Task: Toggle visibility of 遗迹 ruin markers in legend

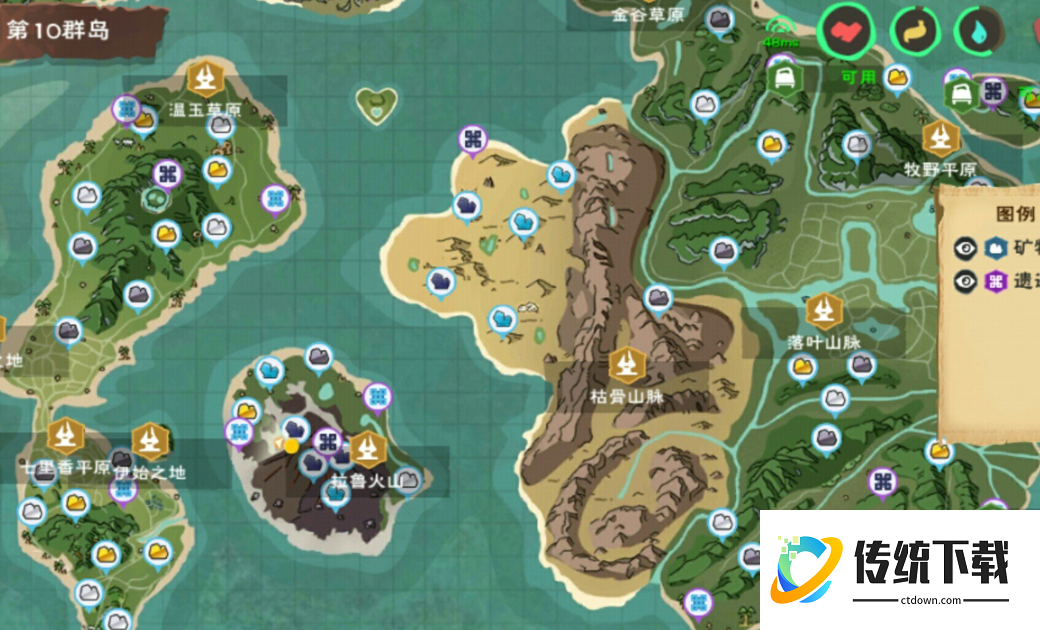Action: (966, 281)
